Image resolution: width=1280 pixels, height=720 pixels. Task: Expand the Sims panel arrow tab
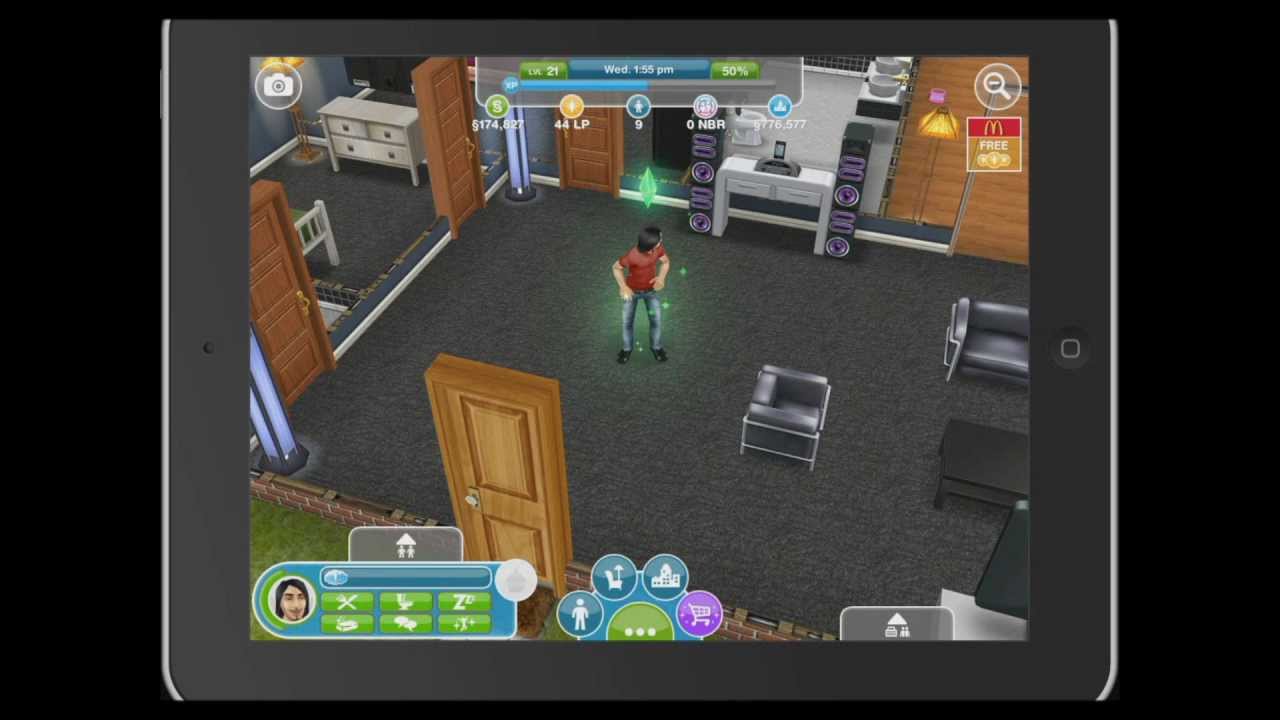[x=405, y=546]
